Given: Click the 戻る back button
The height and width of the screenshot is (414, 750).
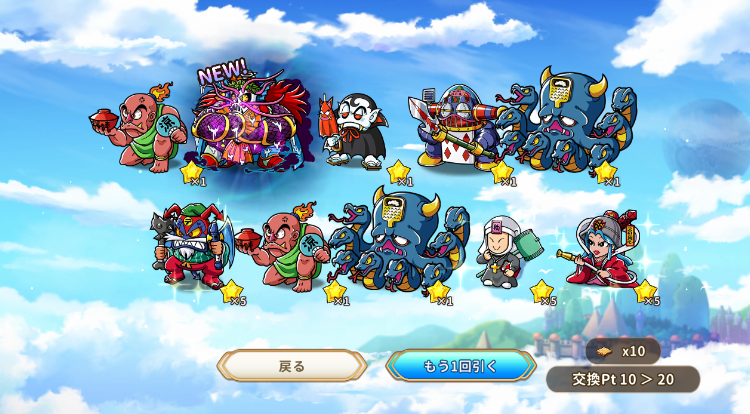Looking at the screenshot, I should coord(291,365).
